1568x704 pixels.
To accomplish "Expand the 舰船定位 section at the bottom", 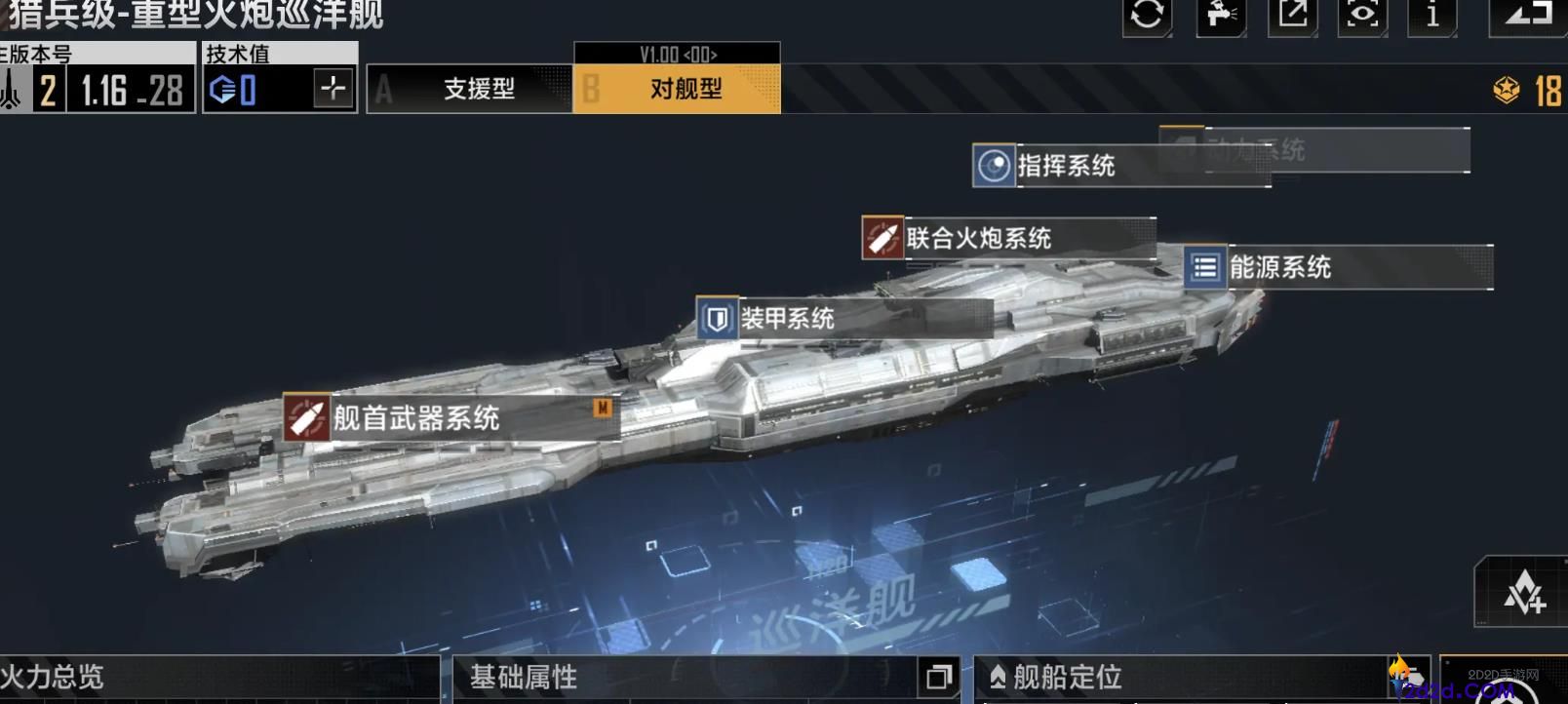I will point(1061,675).
